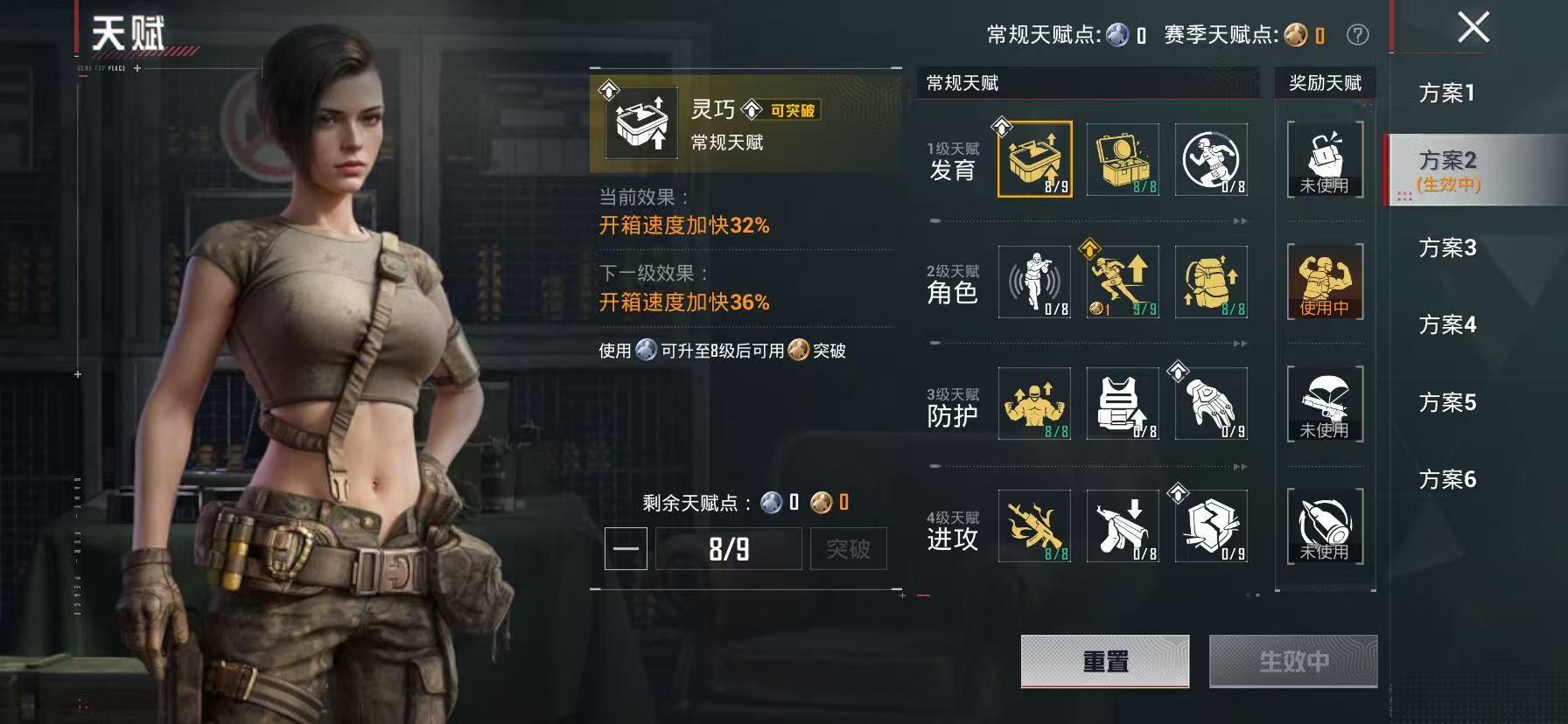Select the muscle health talent in 防护 row
The width and height of the screenshot is (1568, 724).
pos(1037,404)
